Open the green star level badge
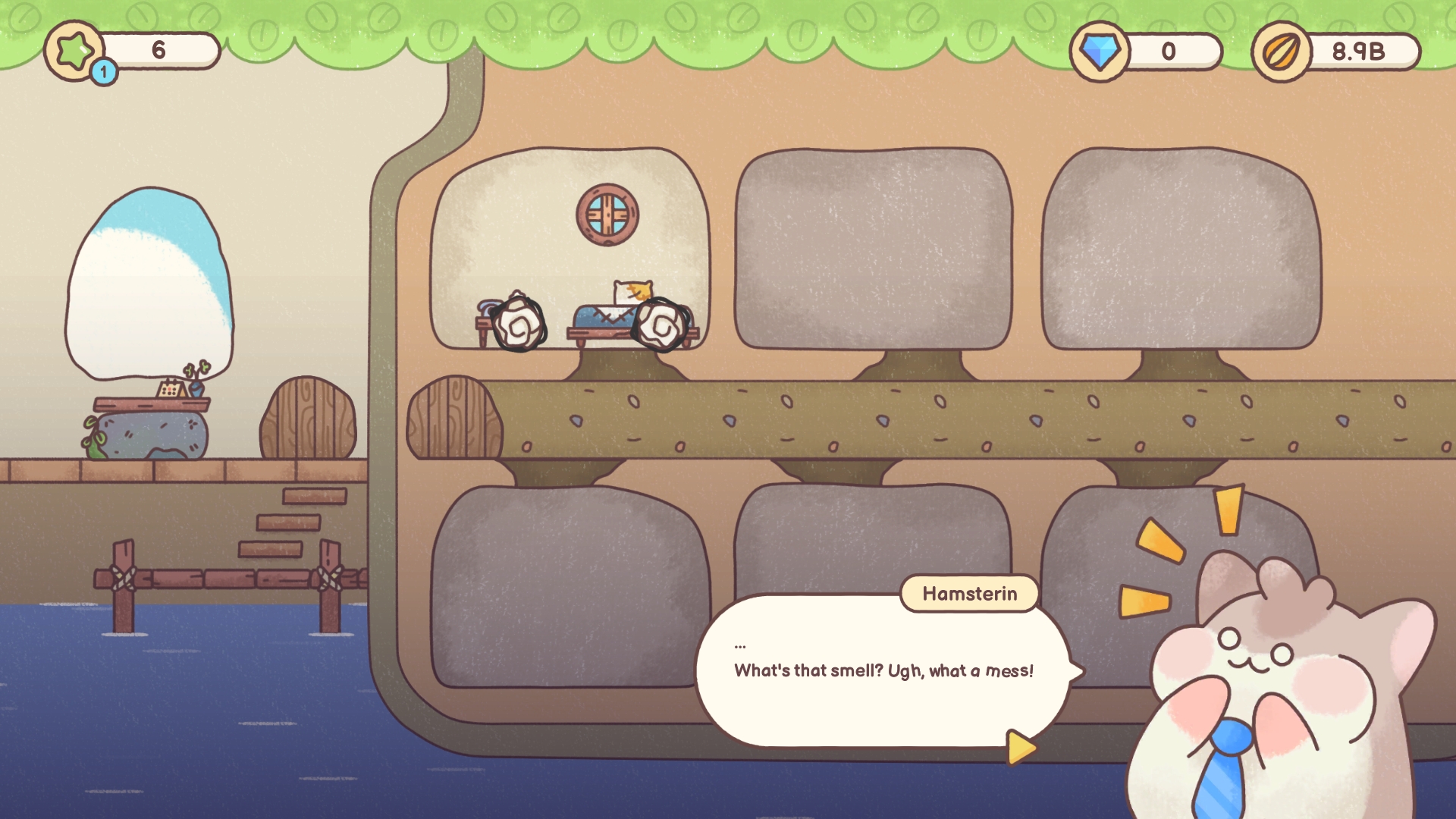This screenshot has width=1456, height=819. click(74, 51)
